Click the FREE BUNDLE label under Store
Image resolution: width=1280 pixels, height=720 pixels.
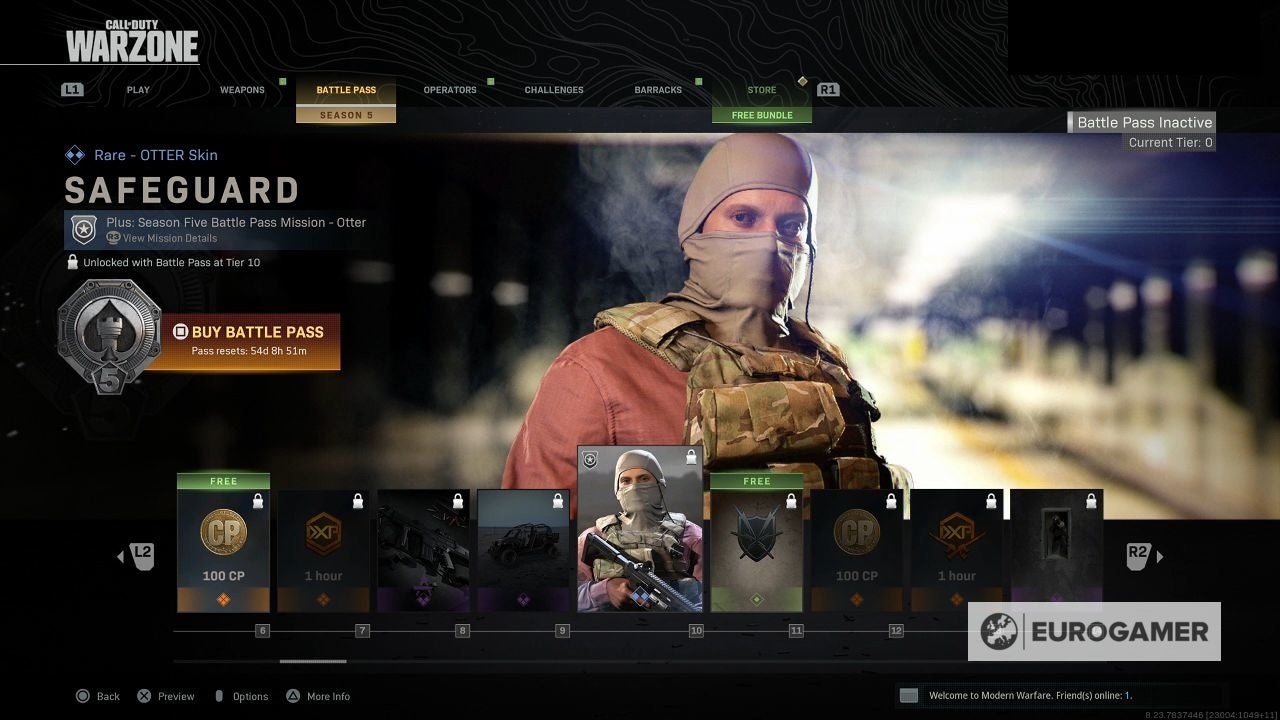[762, 114]
